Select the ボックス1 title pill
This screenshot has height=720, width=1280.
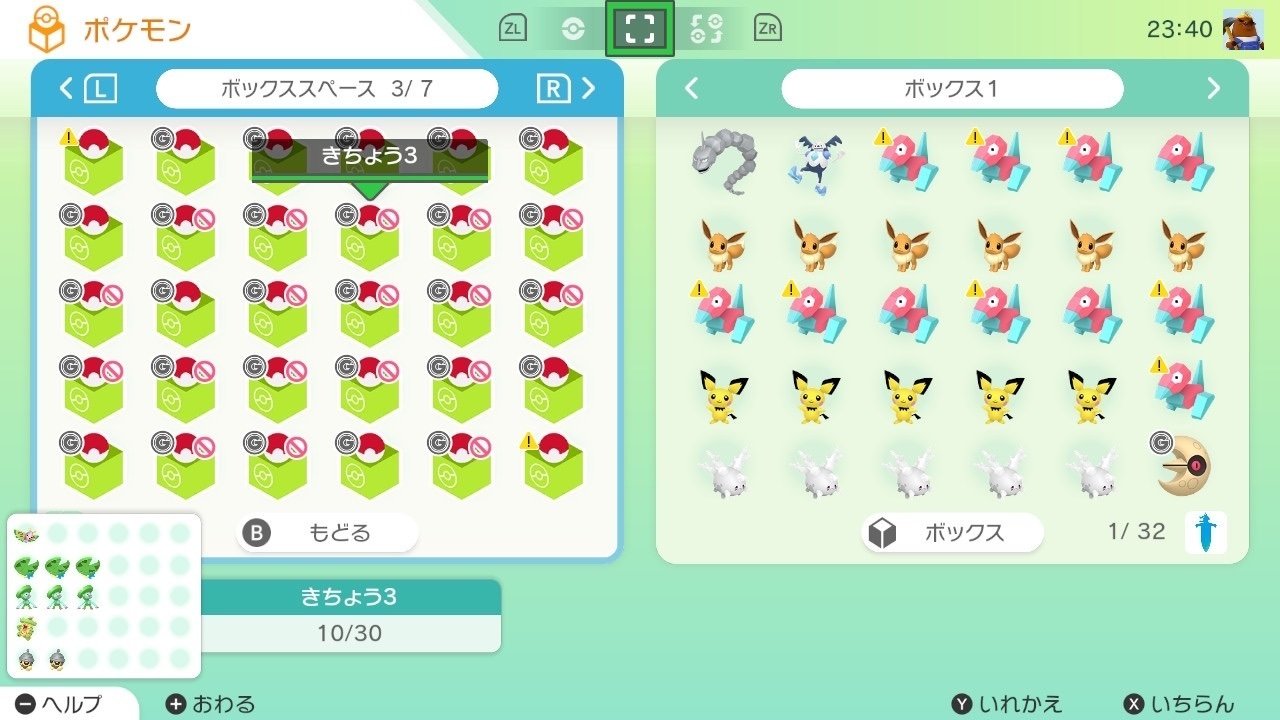(x=952, y=88)
